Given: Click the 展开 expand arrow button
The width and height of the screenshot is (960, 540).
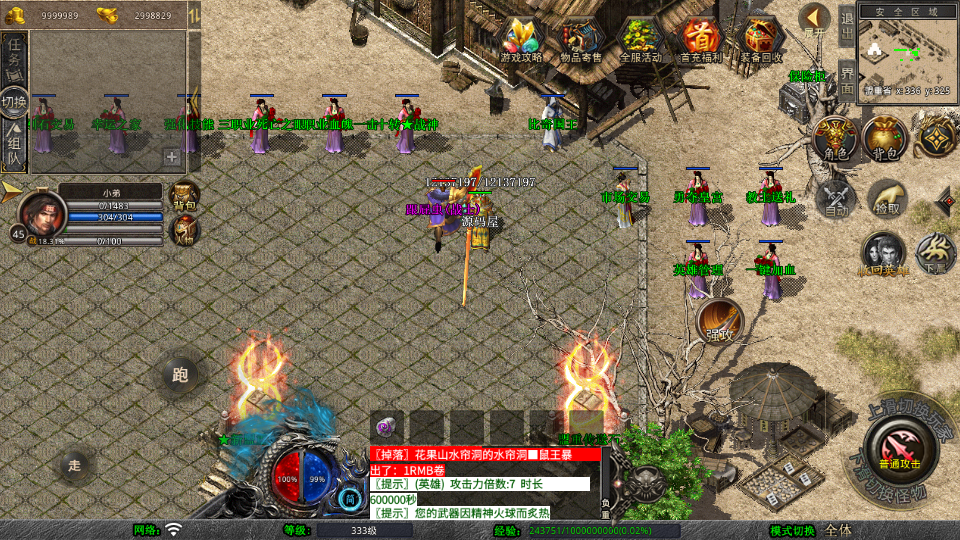Looking at the screenshot, I should pos(815,20).
